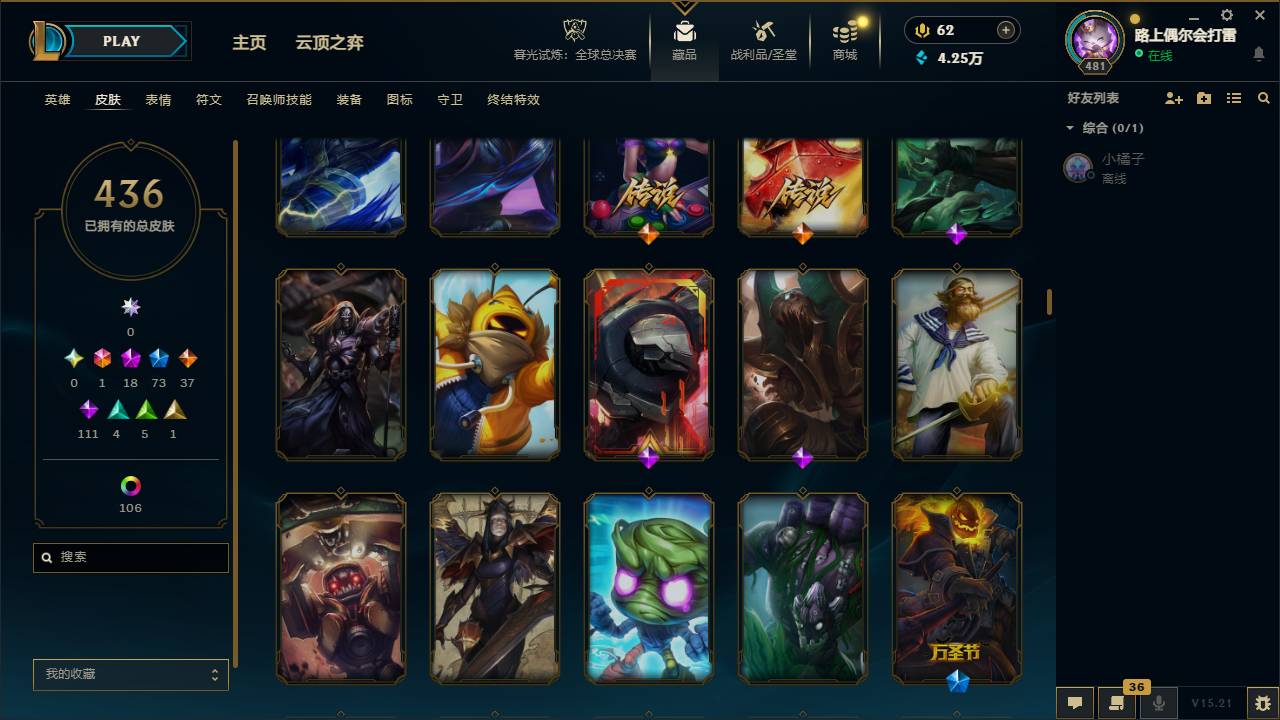Viewport: 1280px width, 720px height.
Task: Click the create friend group folder icon
Action: coord(1203,98)
